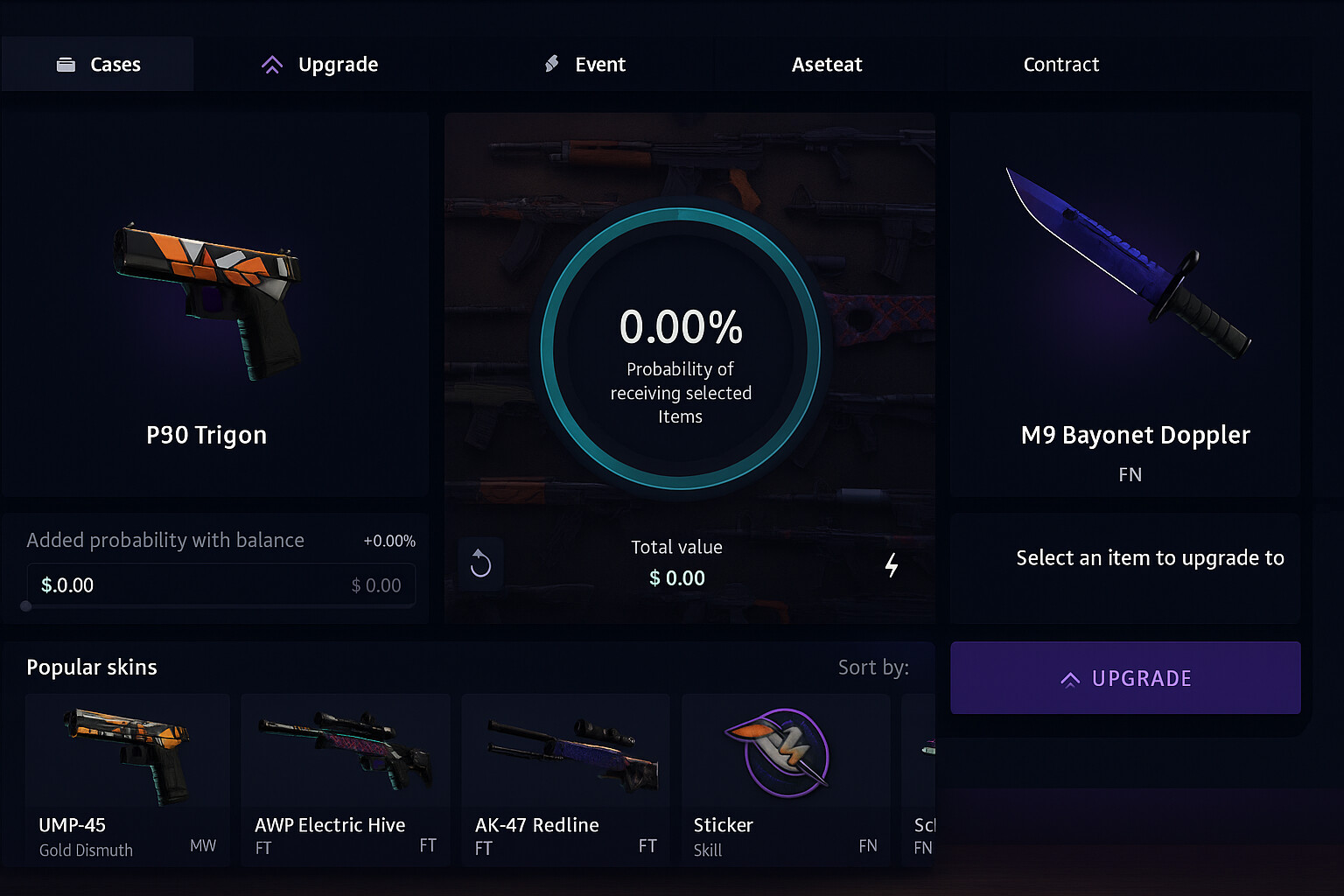Image resolution: width=1344 pixels, height=896 pixels.
Task: Activate the lightning bolt quick upgrade icon
Action: (891, 565)
